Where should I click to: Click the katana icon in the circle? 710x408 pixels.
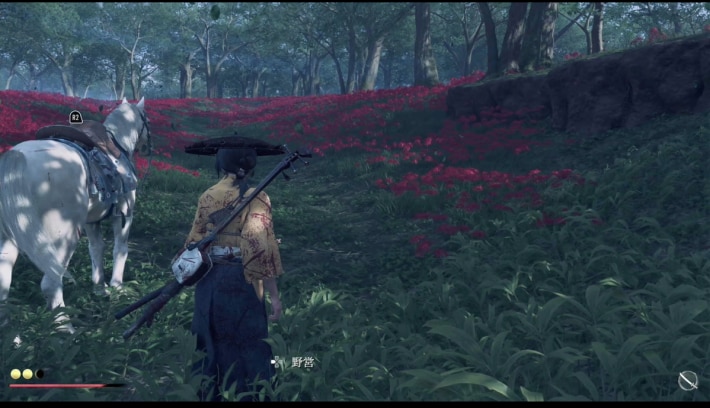point(688,380)
